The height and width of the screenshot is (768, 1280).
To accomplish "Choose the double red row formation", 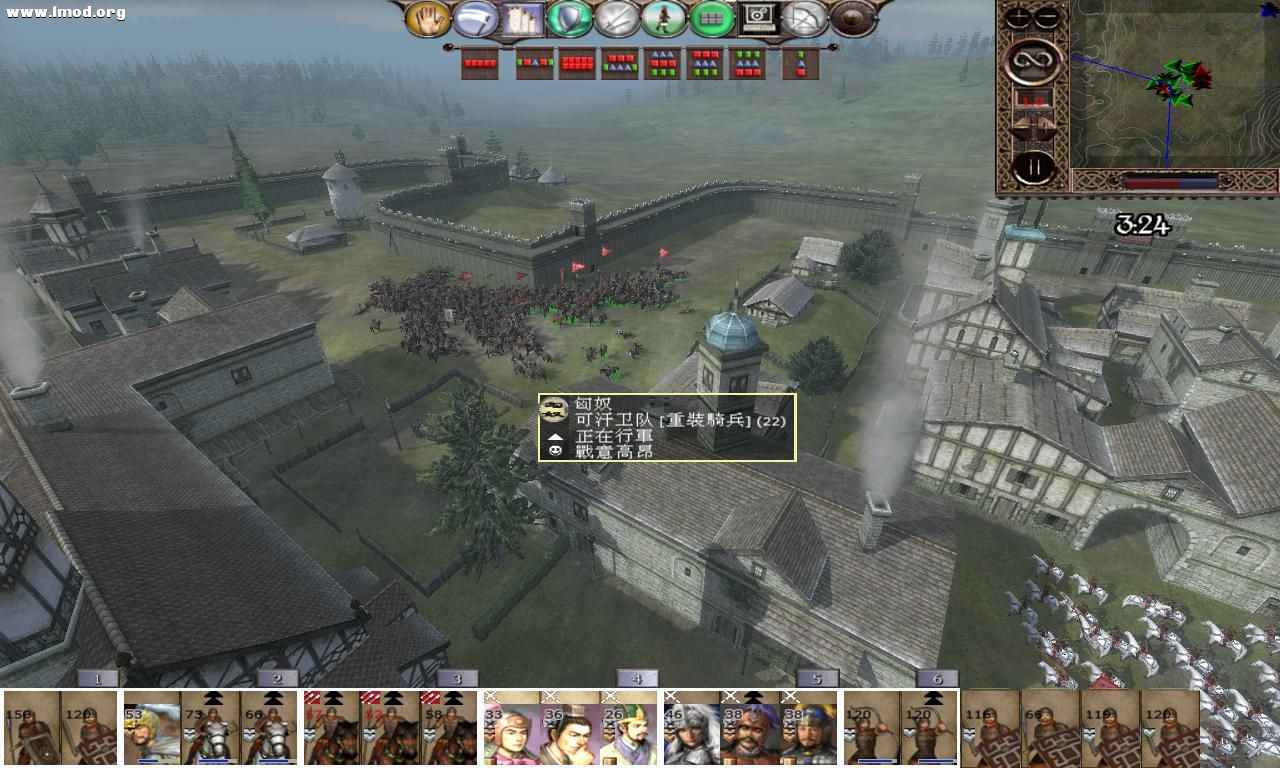I will 577,64.
